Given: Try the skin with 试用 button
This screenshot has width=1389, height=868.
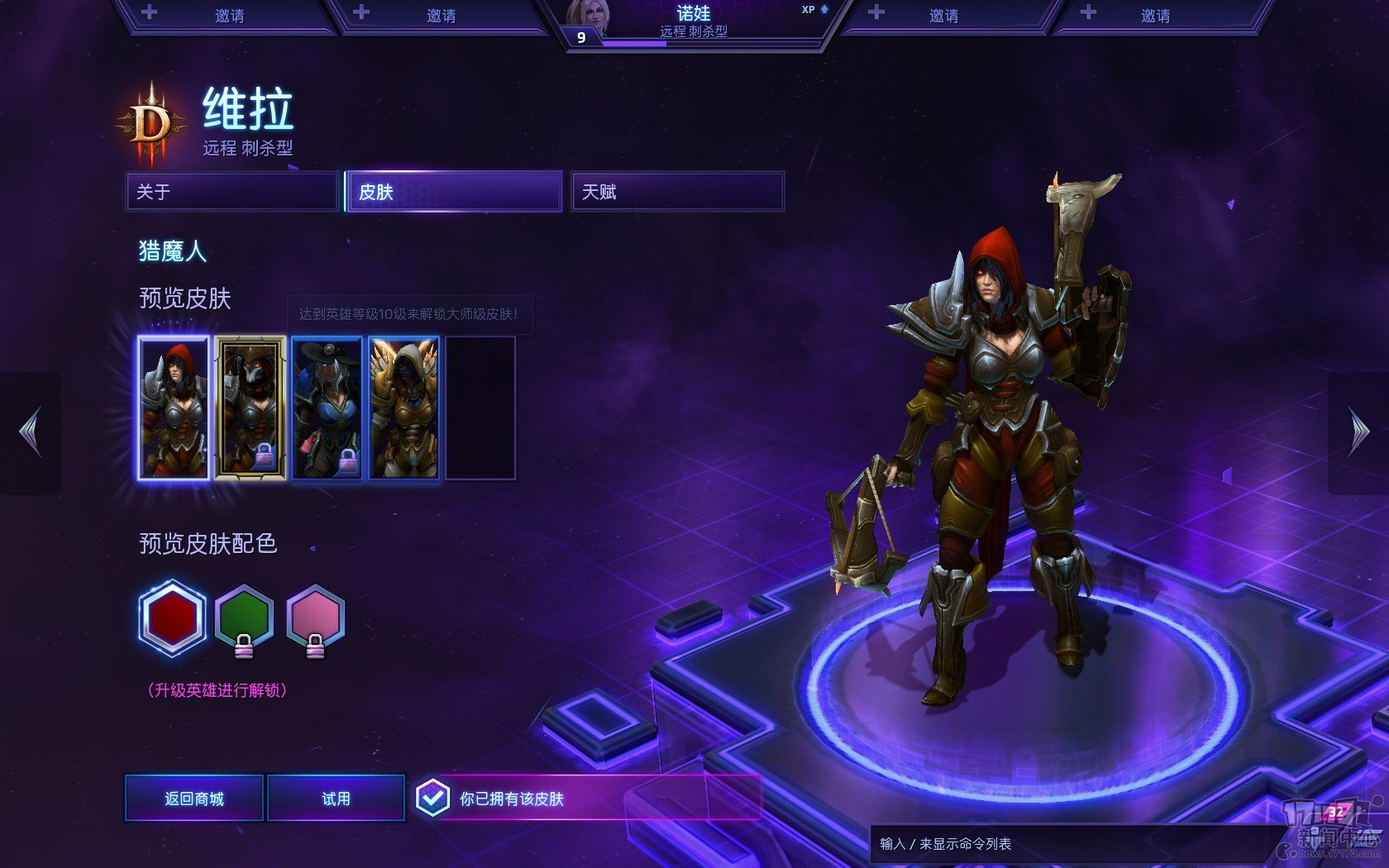Looking at the screenshot, I should [x=336, y=799].
